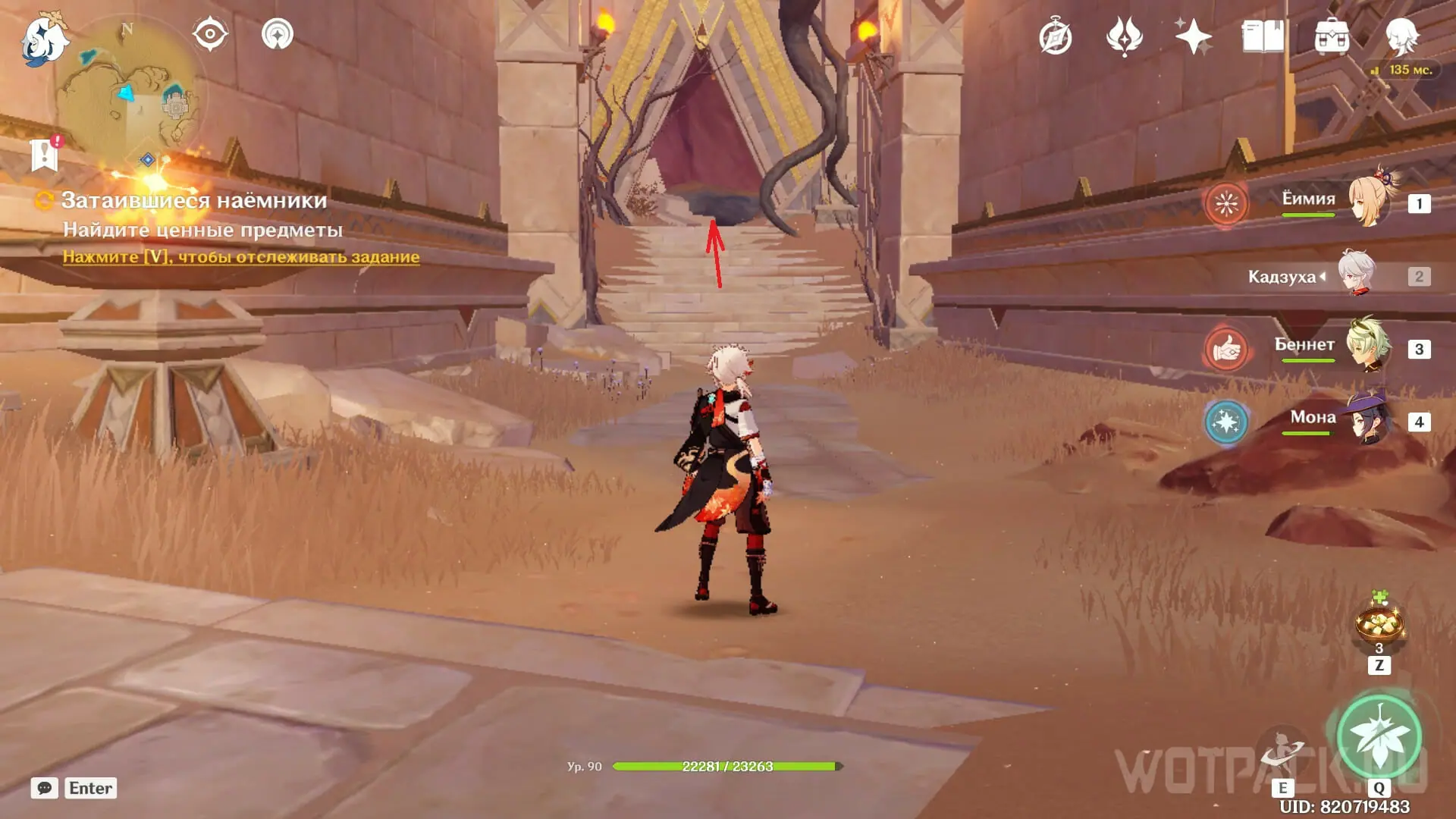The image size is (1456, 819).
Task: Open the quest journal bookmark icon
Action: coord(45,153)
